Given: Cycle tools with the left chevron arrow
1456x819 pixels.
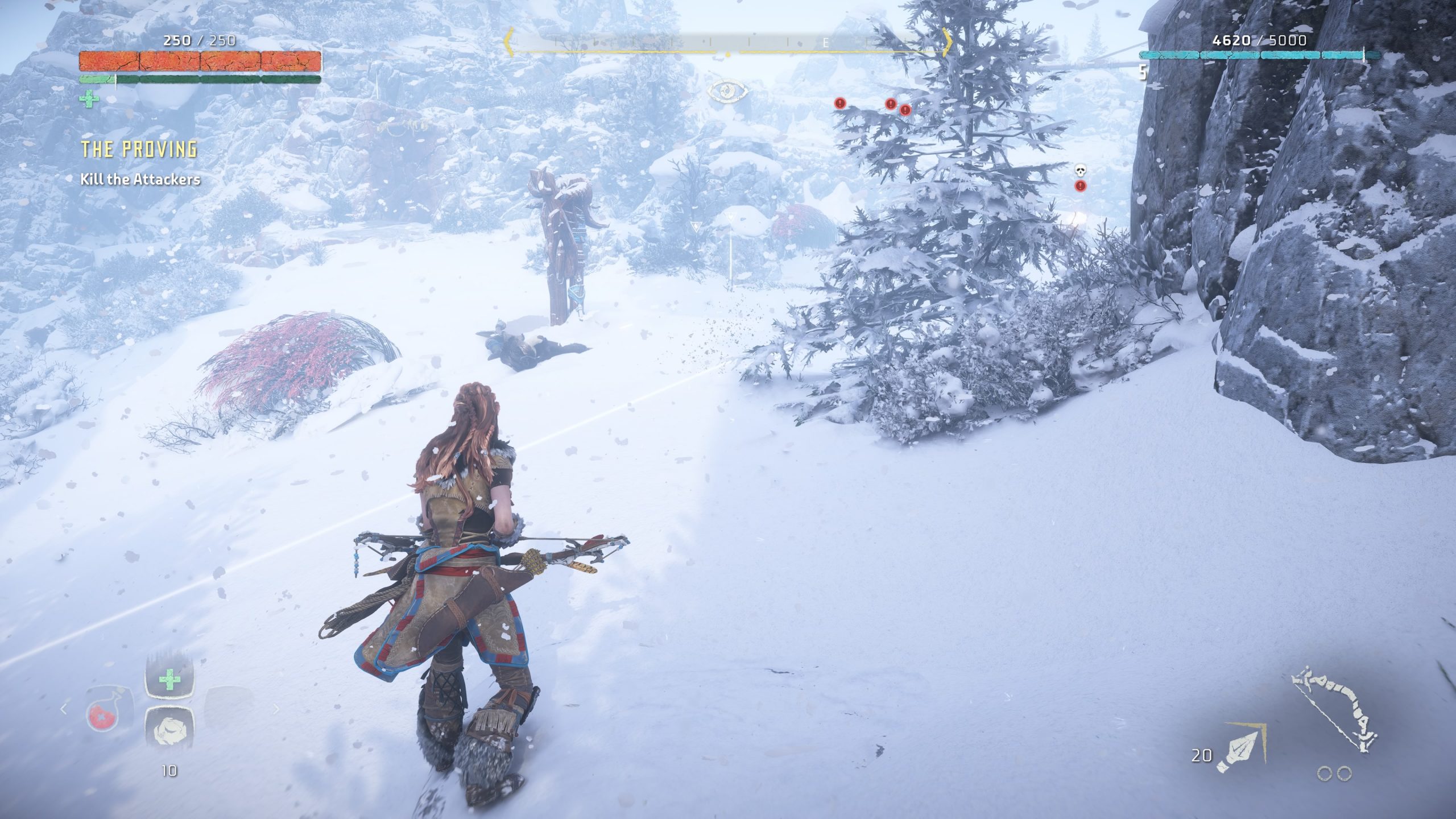Looking at the screenshot, I should pos(64,709).
